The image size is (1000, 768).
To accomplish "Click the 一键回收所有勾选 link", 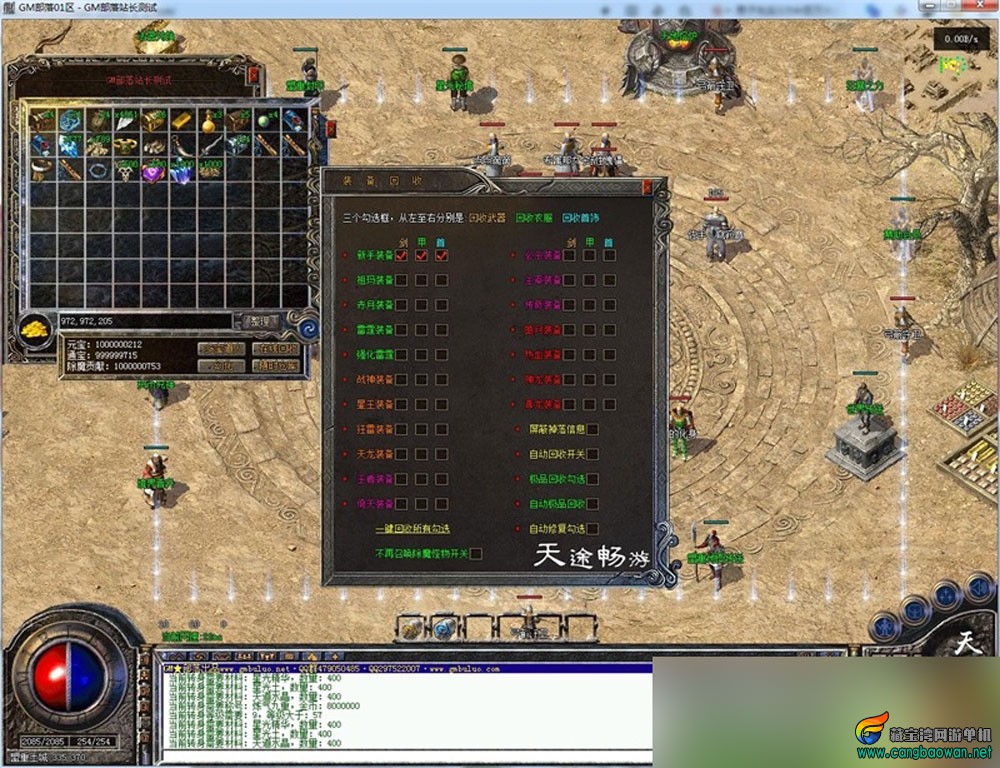I will pyautogui.click(x=414, y=529).
